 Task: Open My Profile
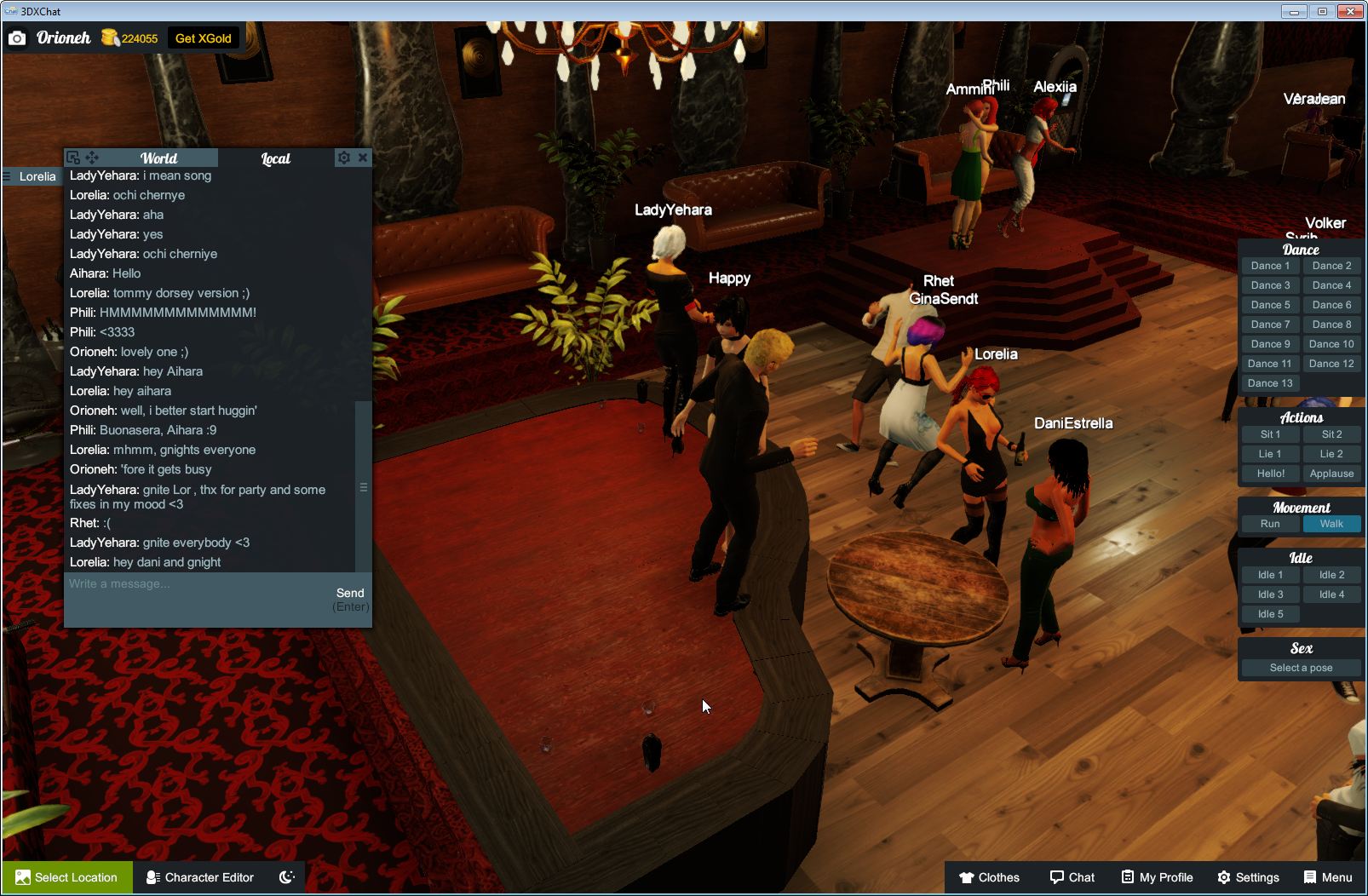coord(1156,876)
